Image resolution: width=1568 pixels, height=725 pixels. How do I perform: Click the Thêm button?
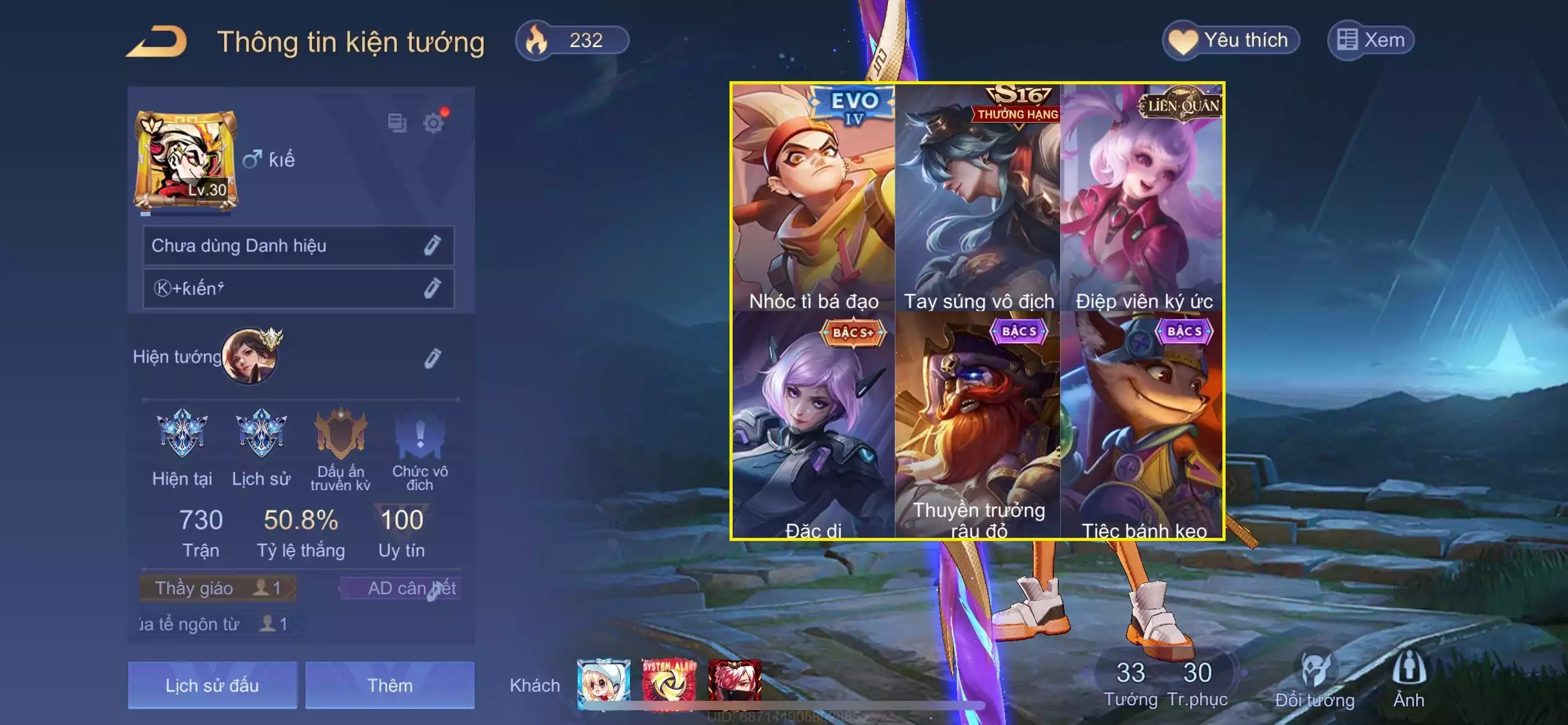(x=390, y=685)
